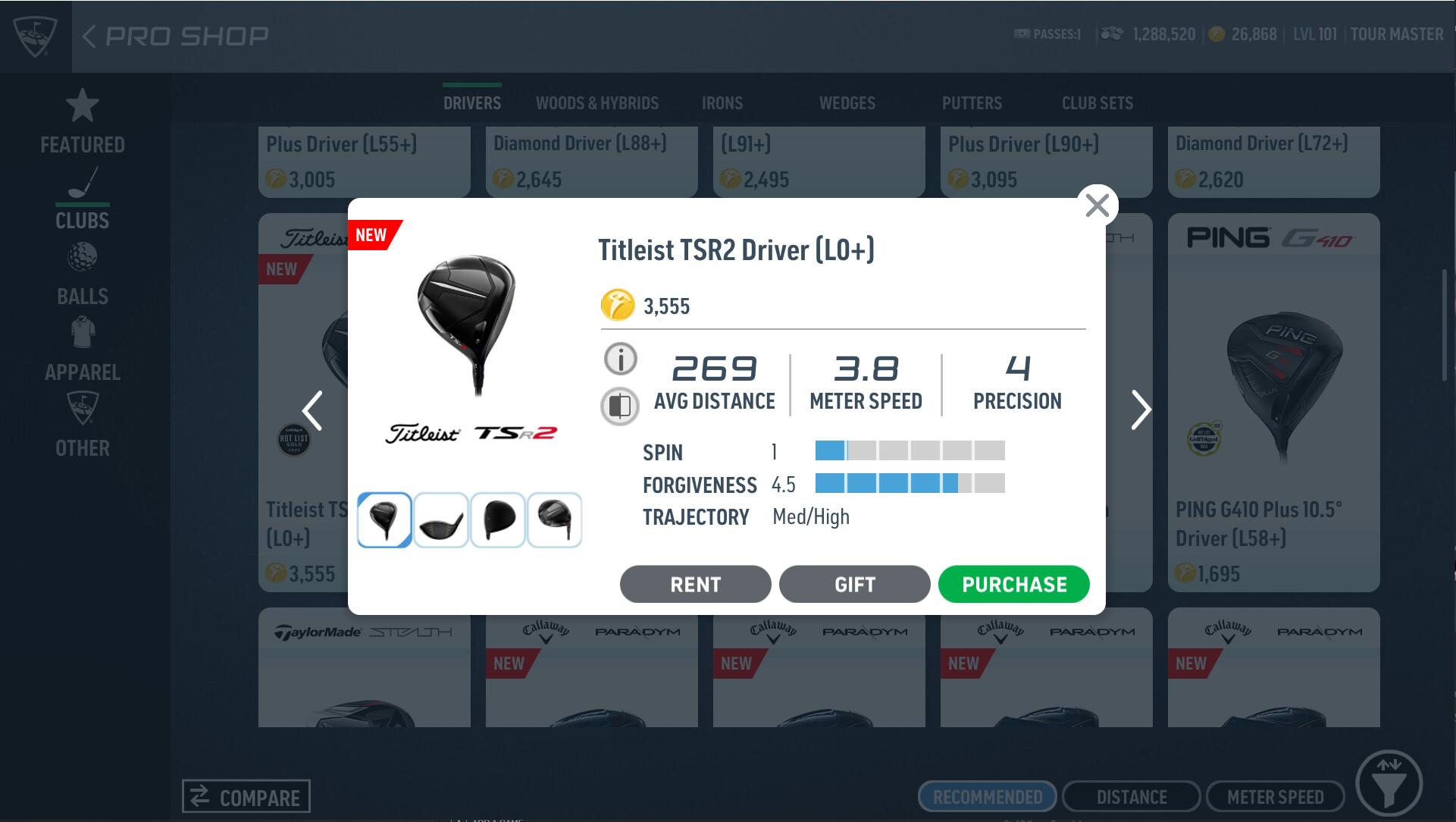
Task: Click the info icon beside the driver stats
Action: click(x=619, y=359)
